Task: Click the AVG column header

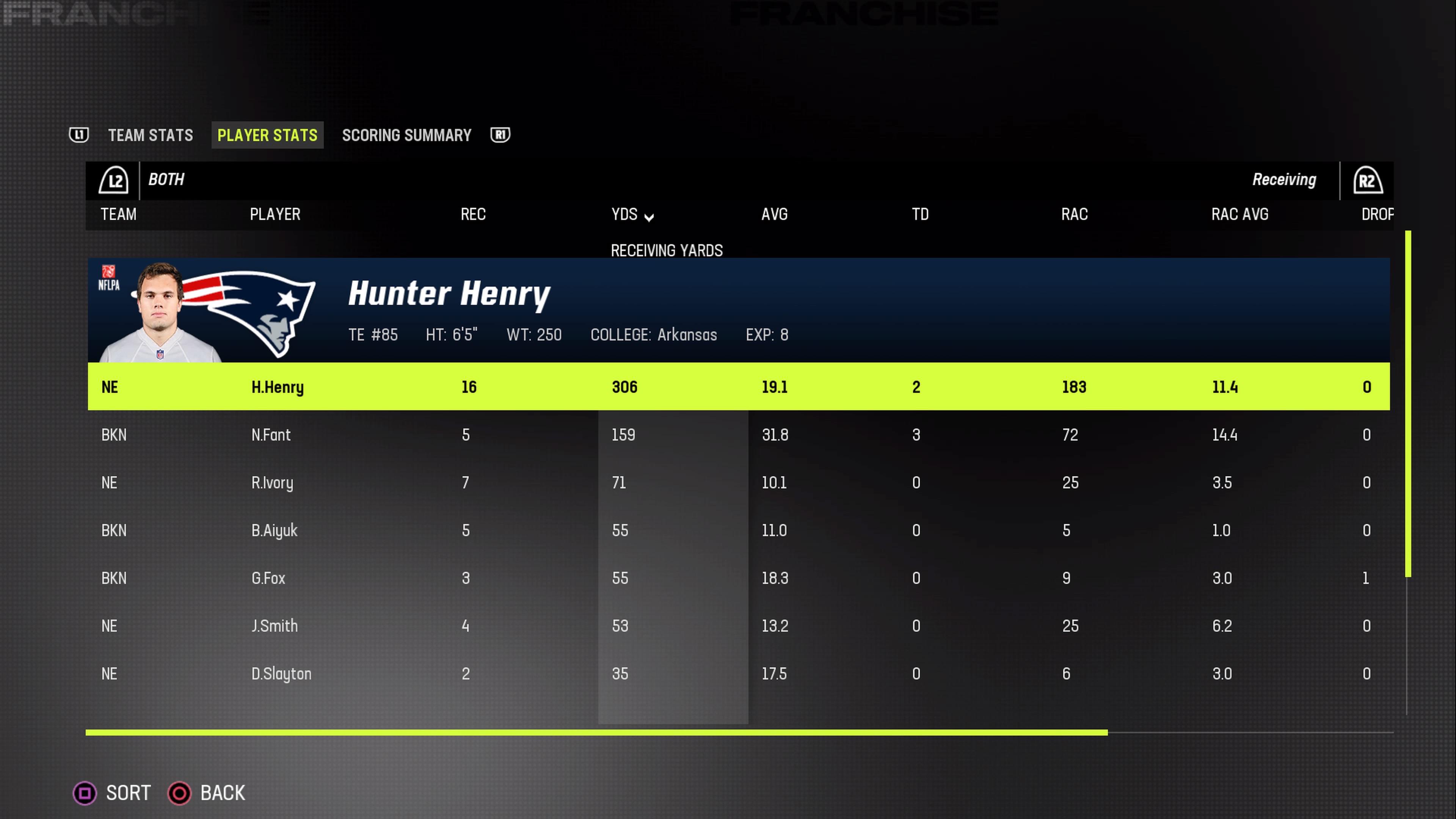Action: click(774, 214)
